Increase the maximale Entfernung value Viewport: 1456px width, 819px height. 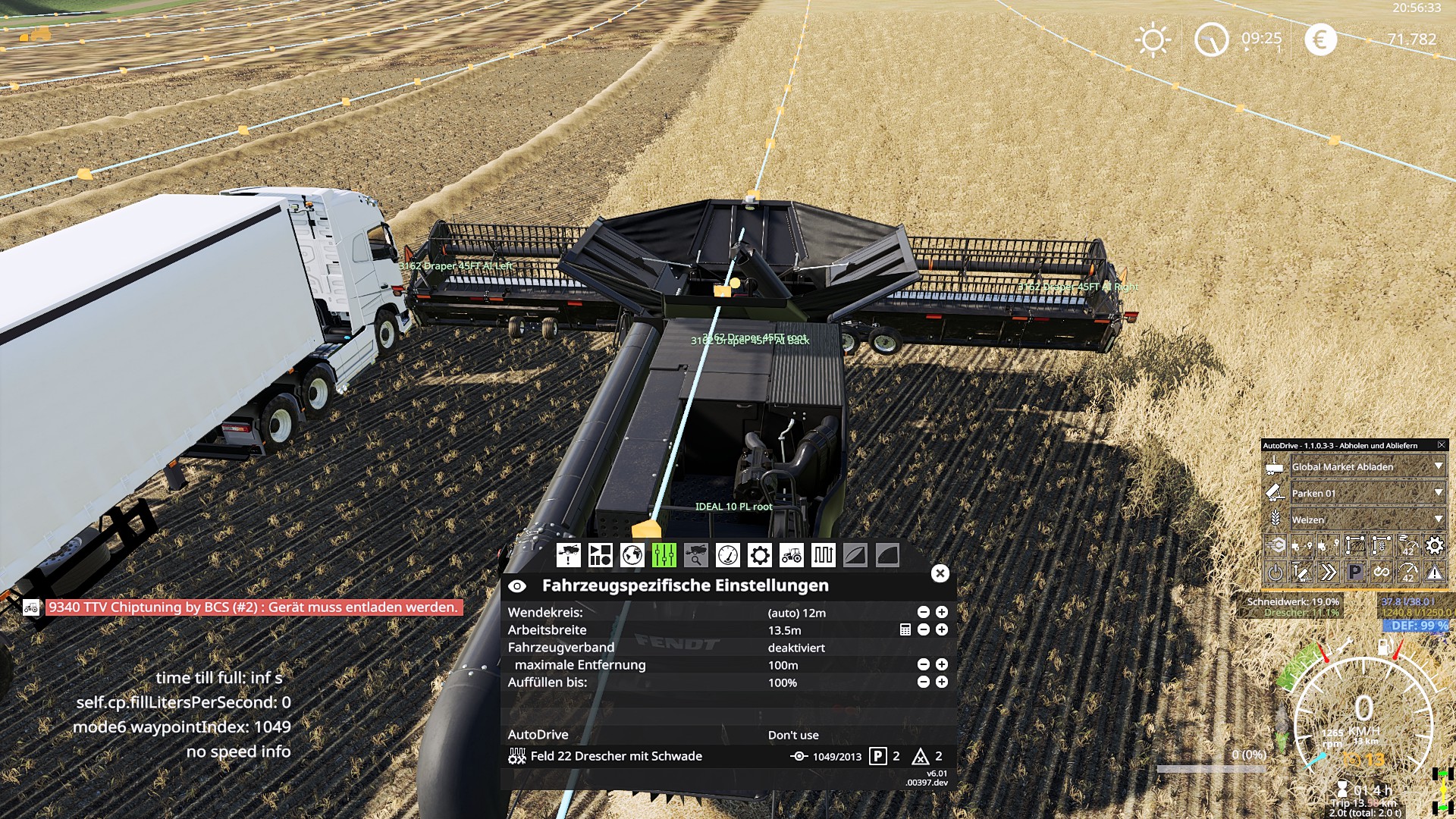[x=942, y=664]
